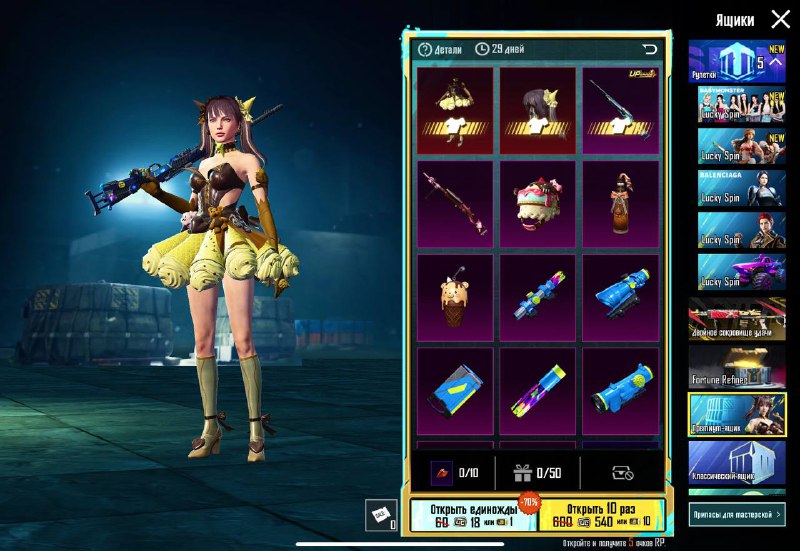Click the gift box 0/50 milestone
800x551 pixels.
click(538, 473)
